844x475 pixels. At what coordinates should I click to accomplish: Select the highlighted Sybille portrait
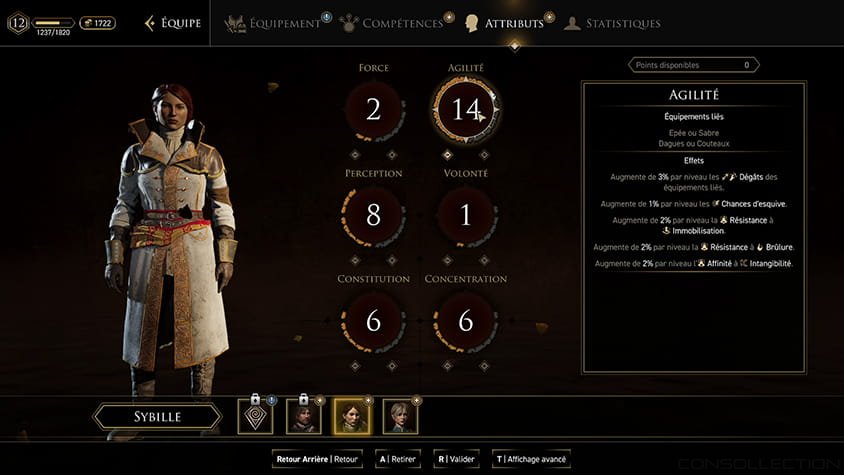[351, 416]
